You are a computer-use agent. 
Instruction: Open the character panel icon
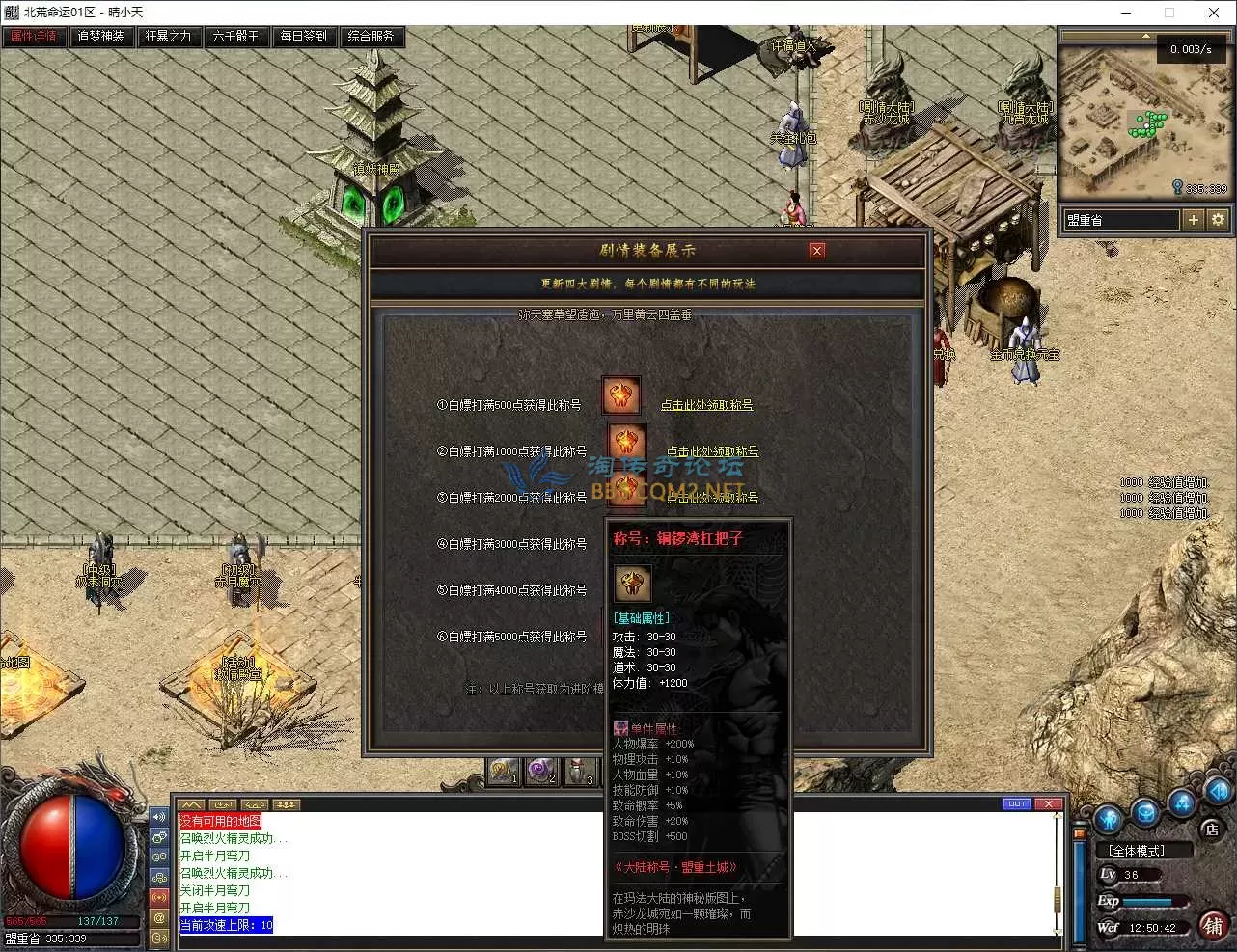[x=1108, y=819]
